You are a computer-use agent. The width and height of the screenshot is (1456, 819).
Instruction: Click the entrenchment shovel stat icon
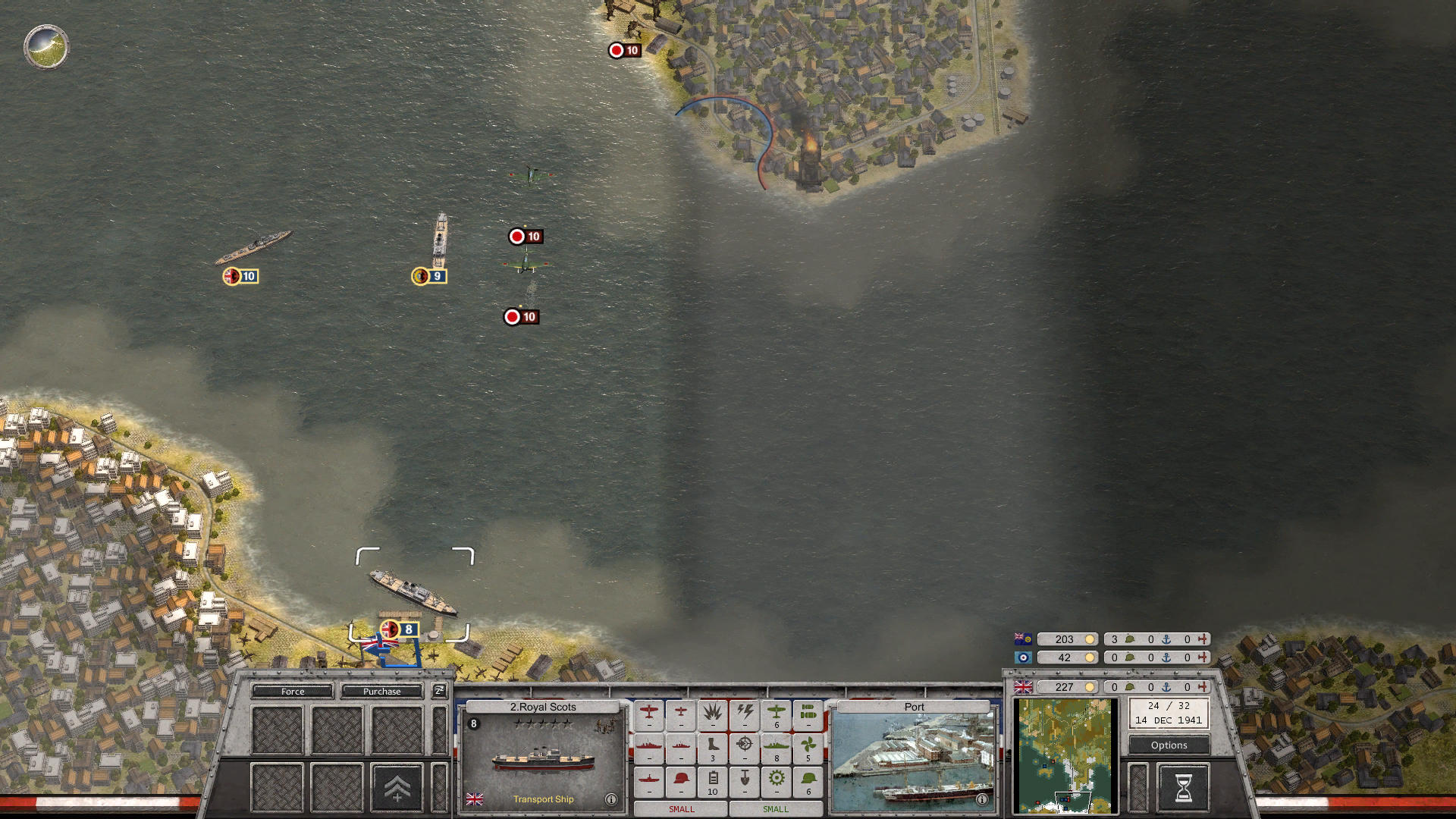(x=745, y=780)
